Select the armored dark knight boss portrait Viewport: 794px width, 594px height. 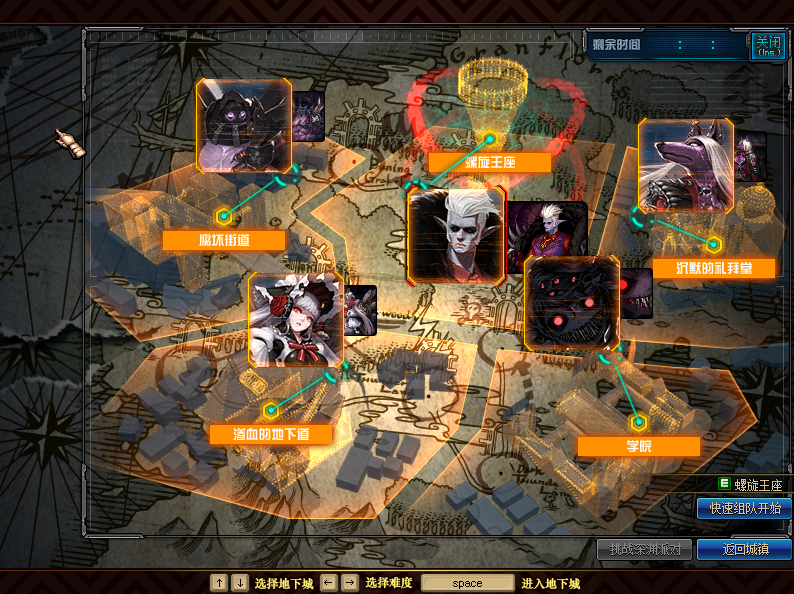pos(243,126)
